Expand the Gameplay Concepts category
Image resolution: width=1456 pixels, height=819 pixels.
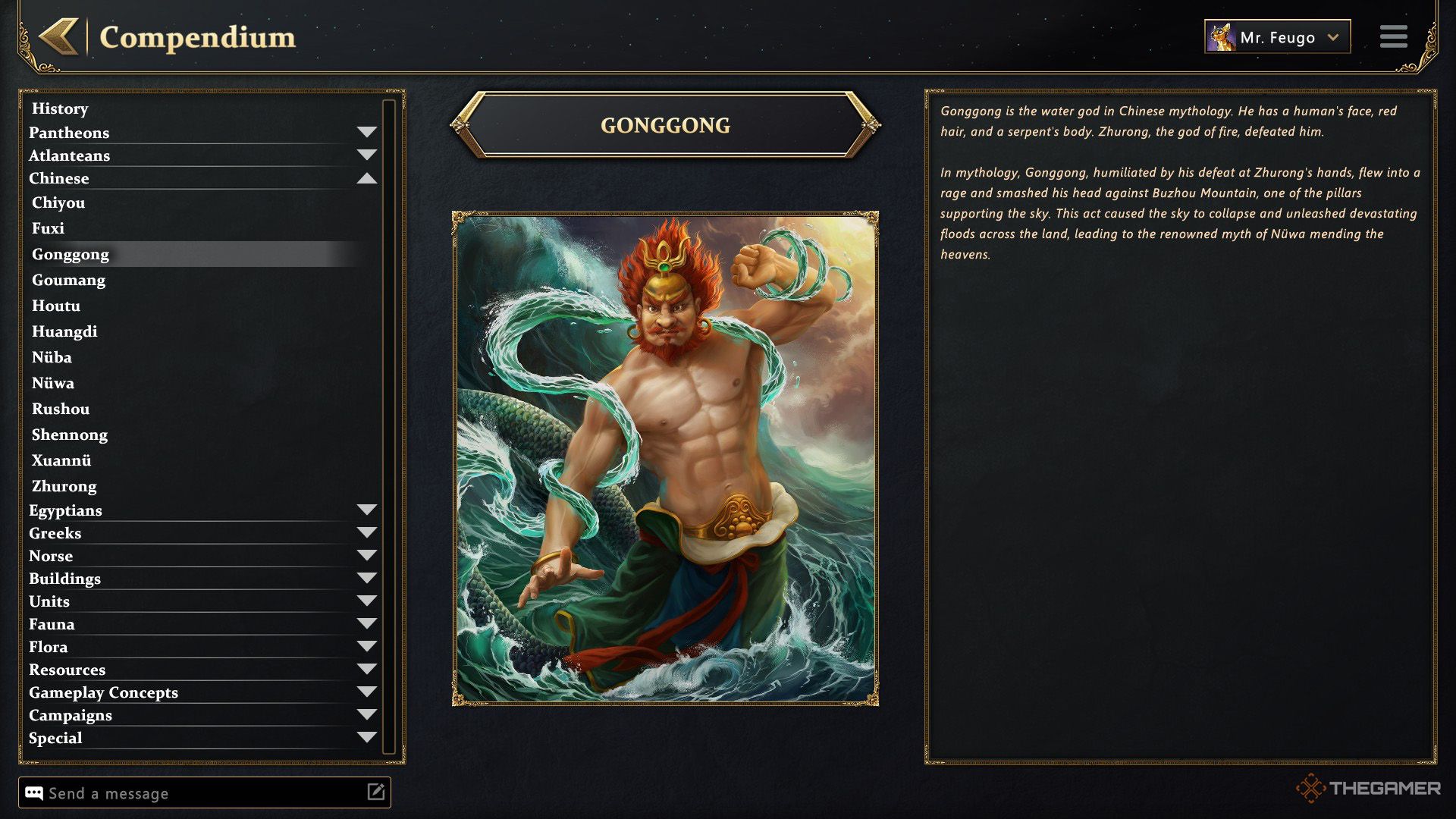click(366, 692)
